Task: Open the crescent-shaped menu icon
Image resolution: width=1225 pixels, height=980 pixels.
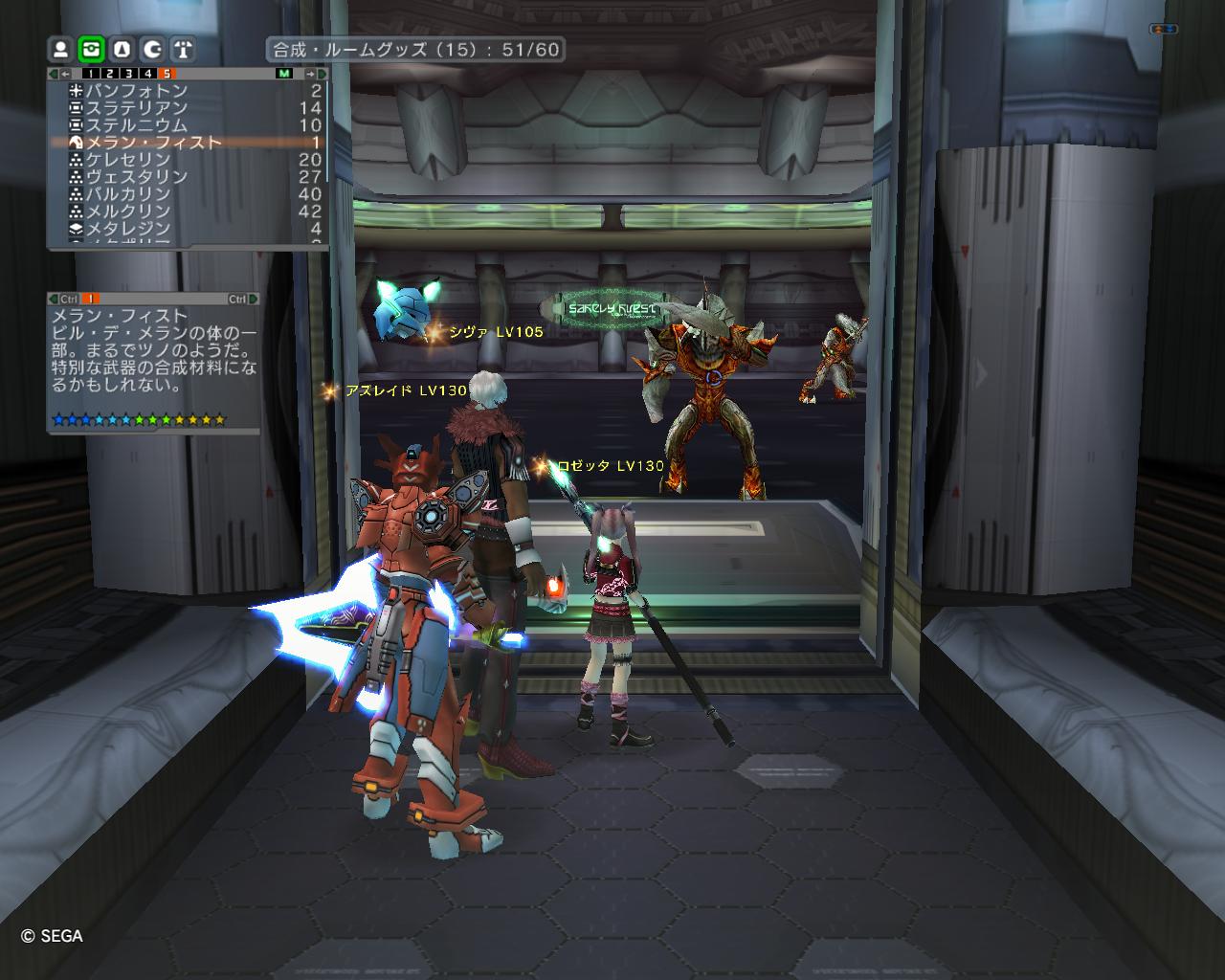Action: click(152, 49)
